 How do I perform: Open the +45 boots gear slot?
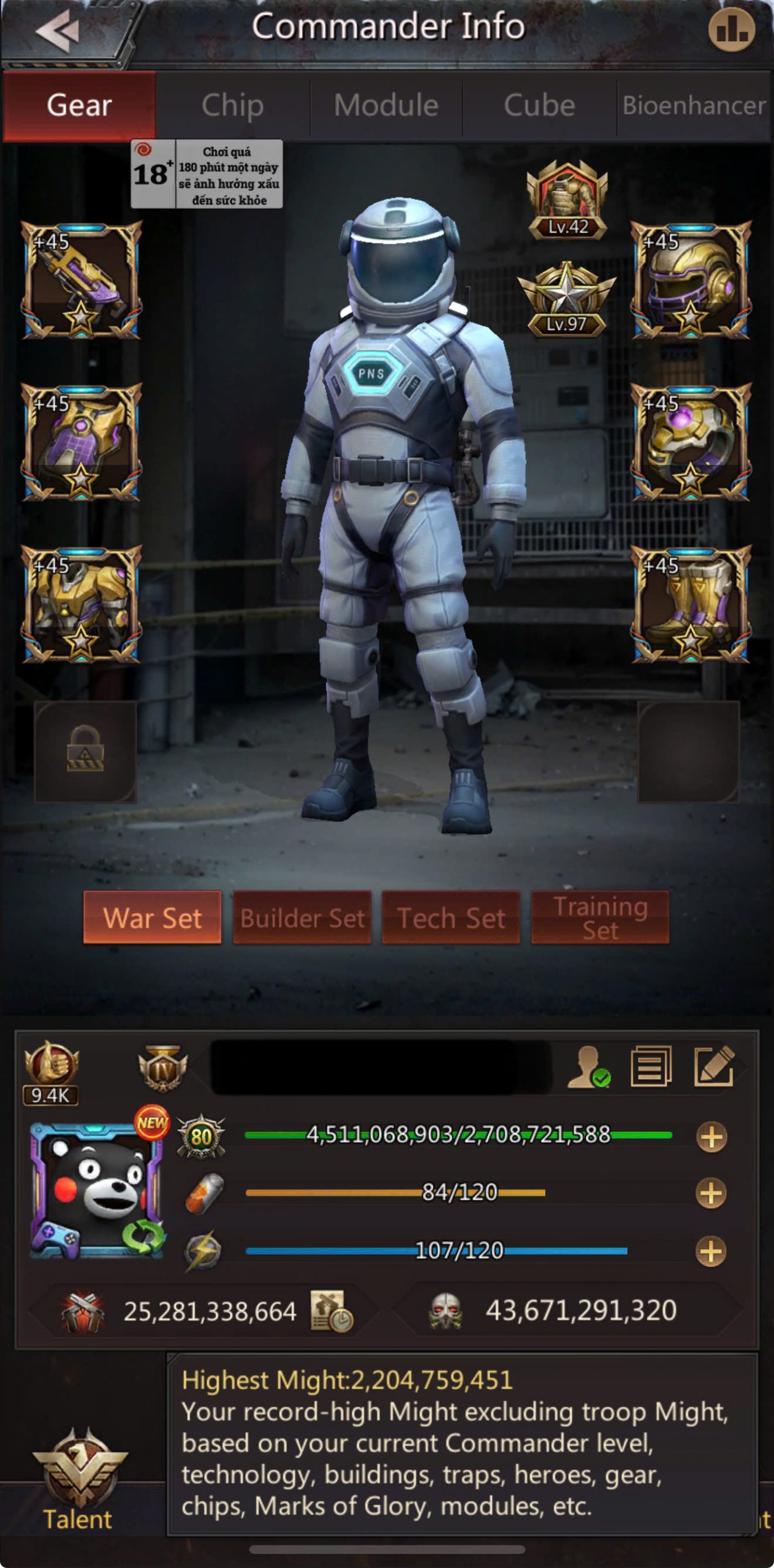(690, 605)
